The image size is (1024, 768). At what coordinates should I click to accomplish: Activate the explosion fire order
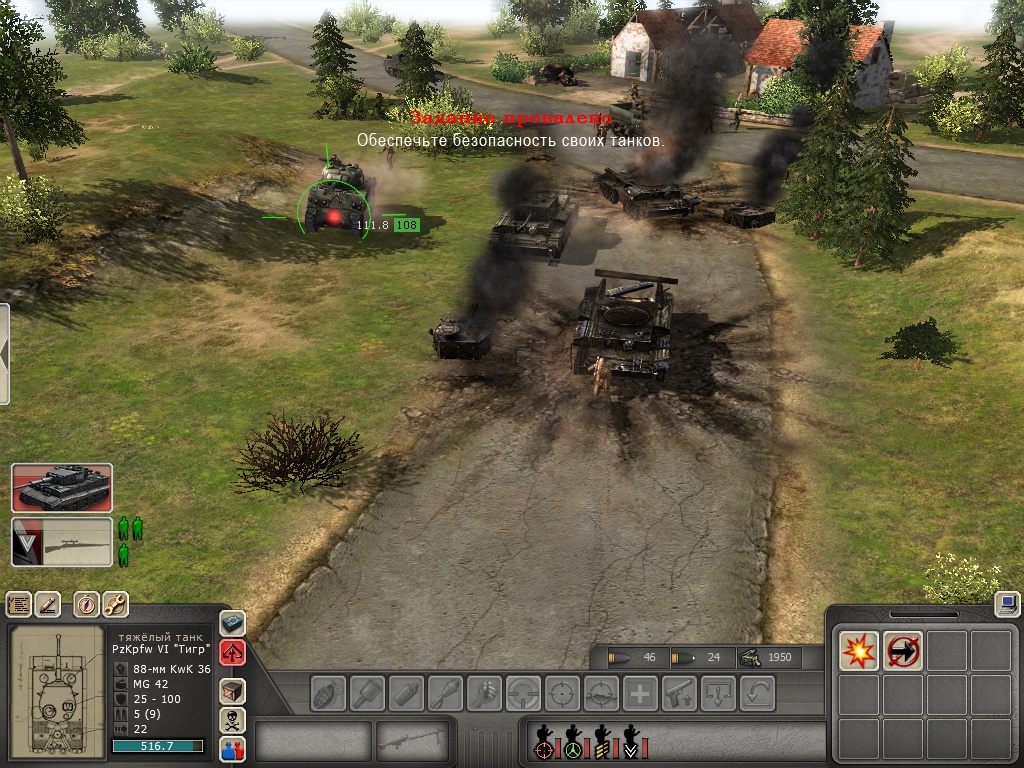click(858, 651)
